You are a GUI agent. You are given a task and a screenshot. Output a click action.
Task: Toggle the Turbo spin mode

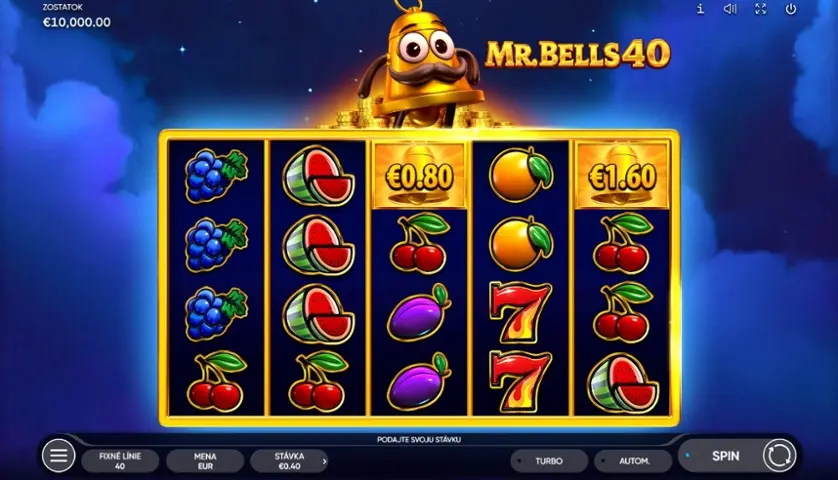coord(548,461)
